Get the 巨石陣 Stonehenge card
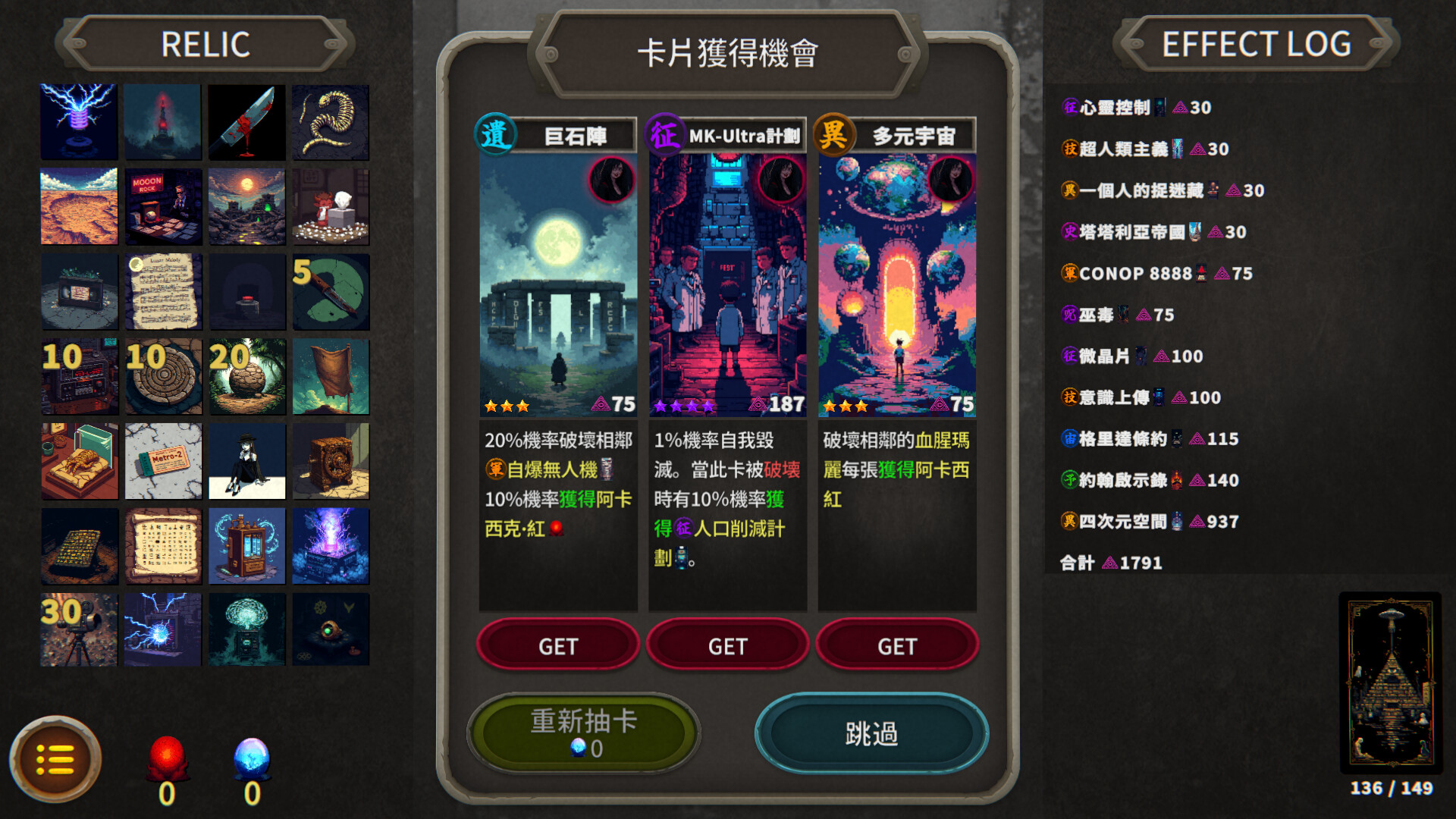The height and width of the screenshot is (819, 1456). coord(557,645)
